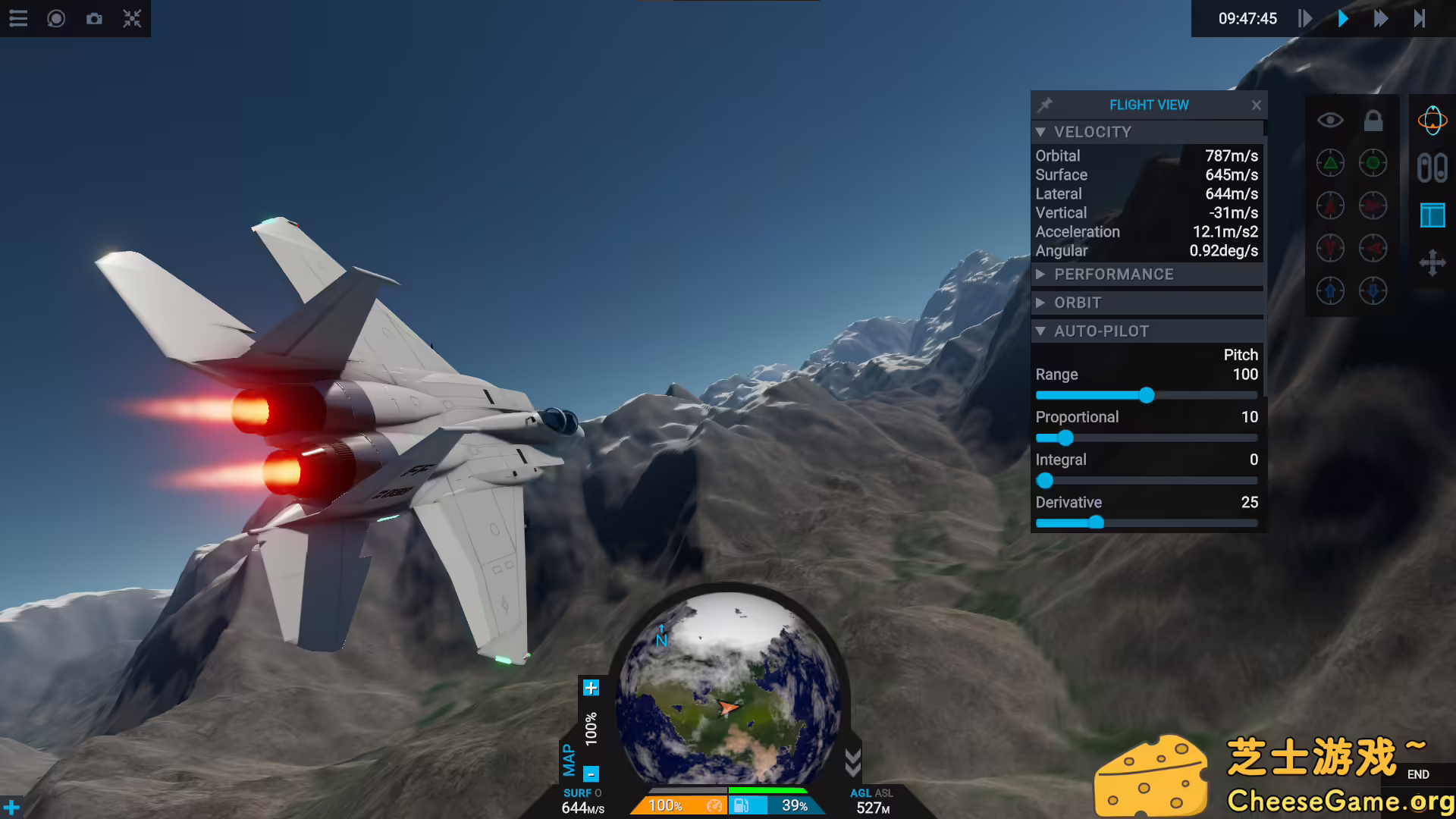
Task: Open the hamburger main menu
Action: [x=18, y=18]
